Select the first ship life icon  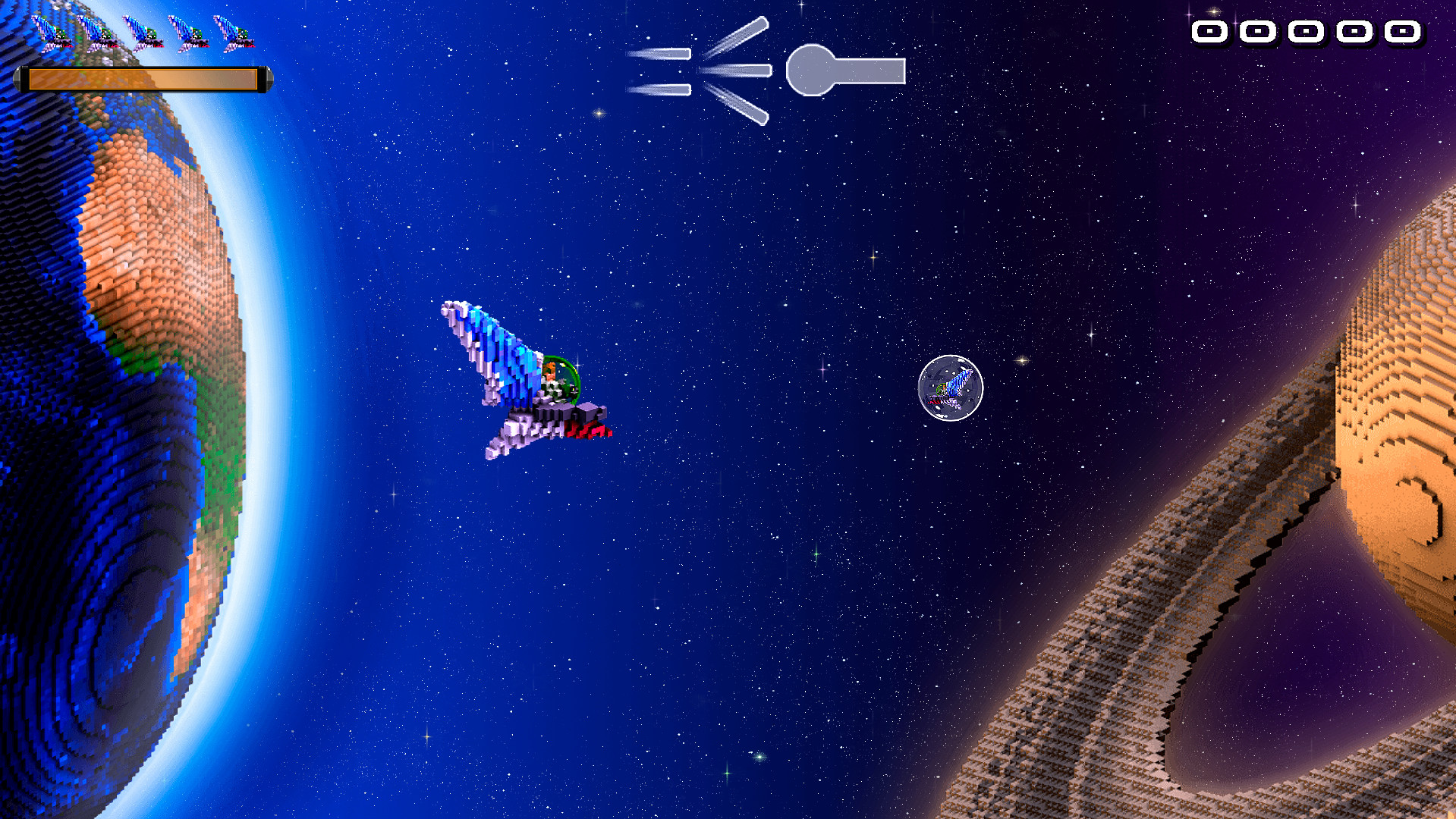coord(53,34)
